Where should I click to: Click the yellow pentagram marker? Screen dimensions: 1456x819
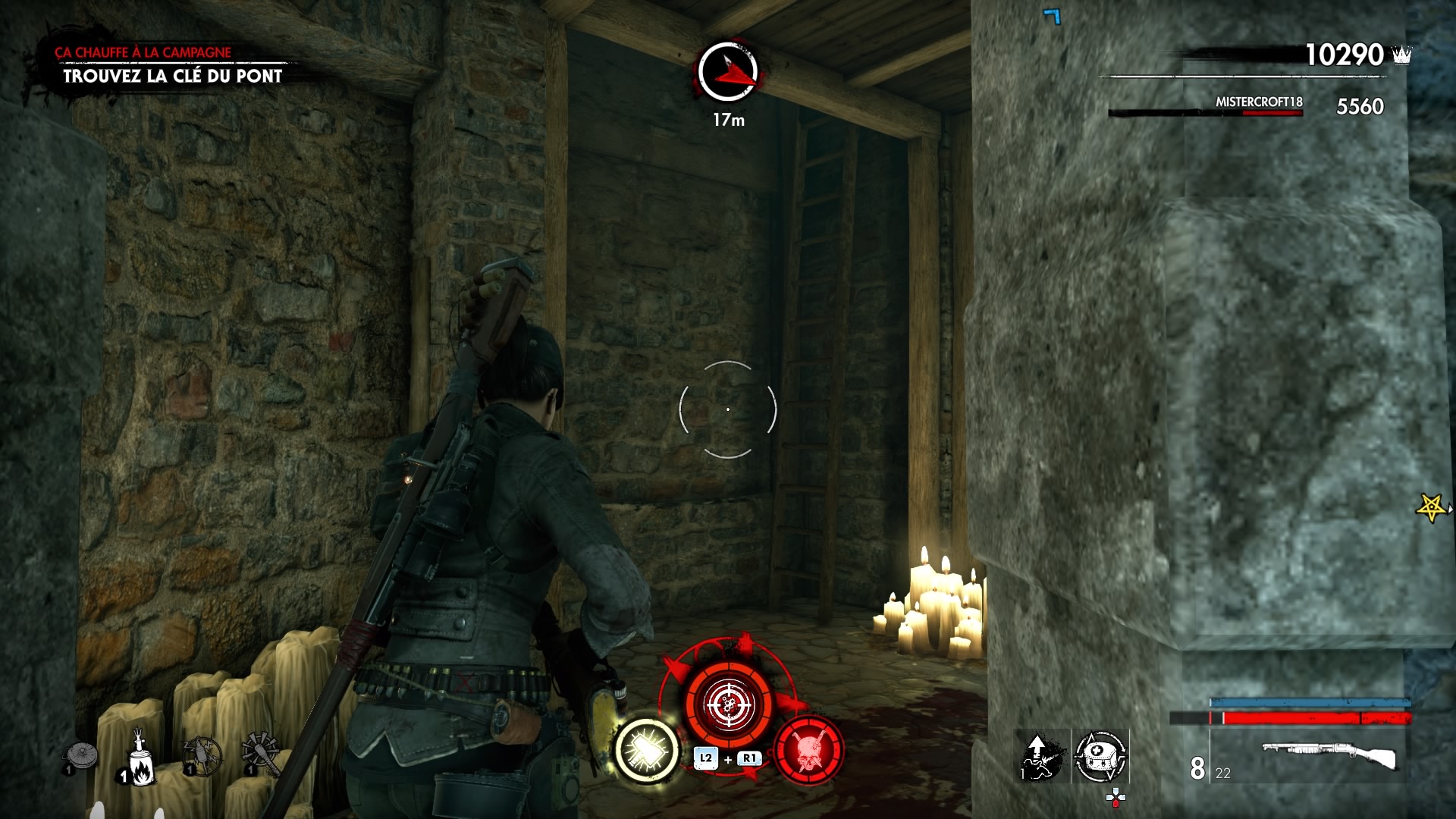coord(1431,507)
